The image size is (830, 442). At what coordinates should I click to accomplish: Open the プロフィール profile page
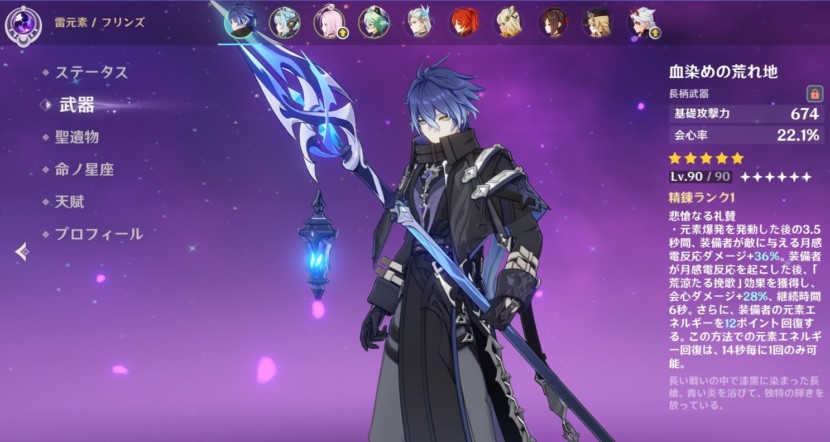(x=98, y=234)
